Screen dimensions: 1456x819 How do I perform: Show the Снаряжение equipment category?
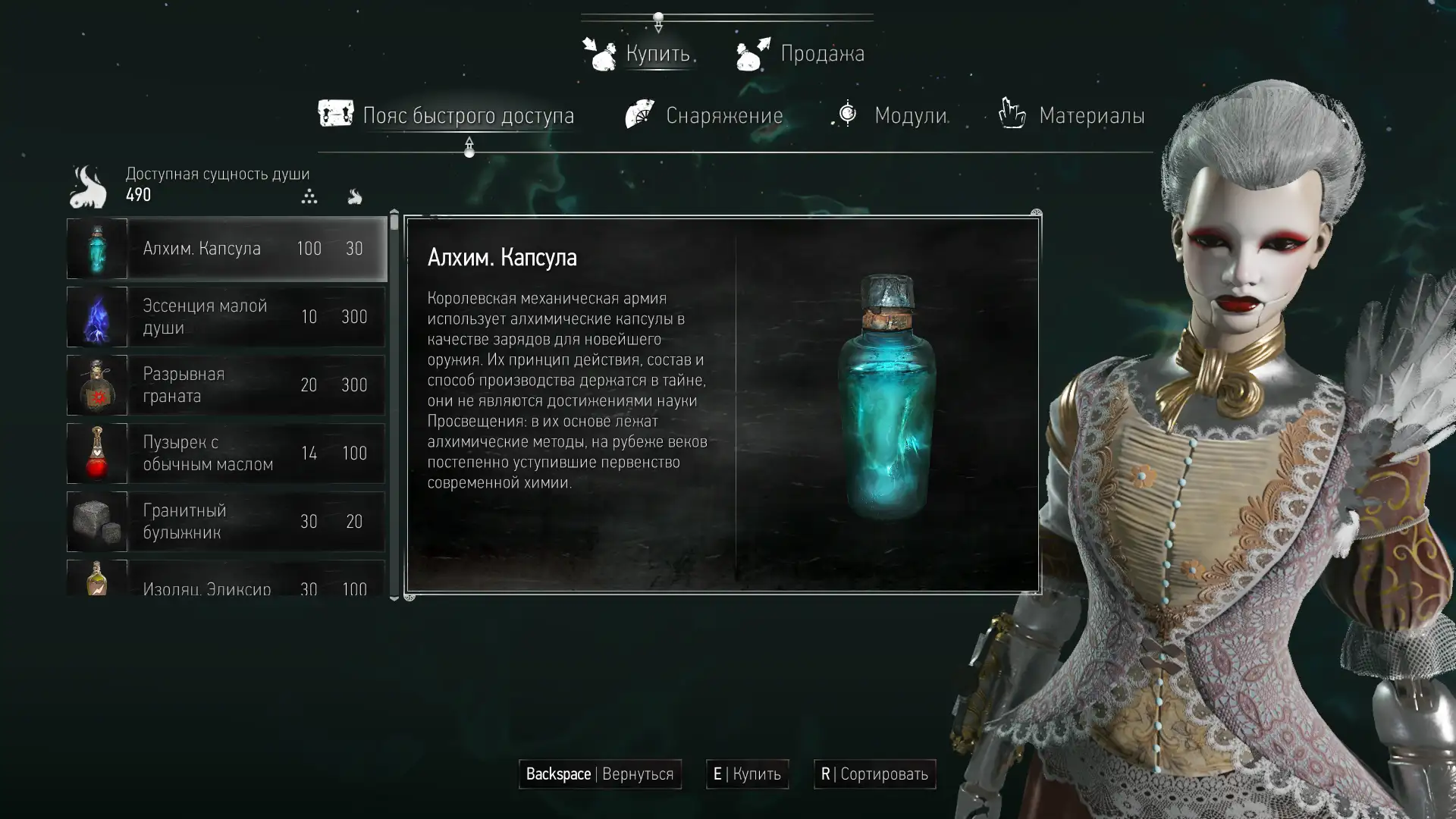click(704, 115)
